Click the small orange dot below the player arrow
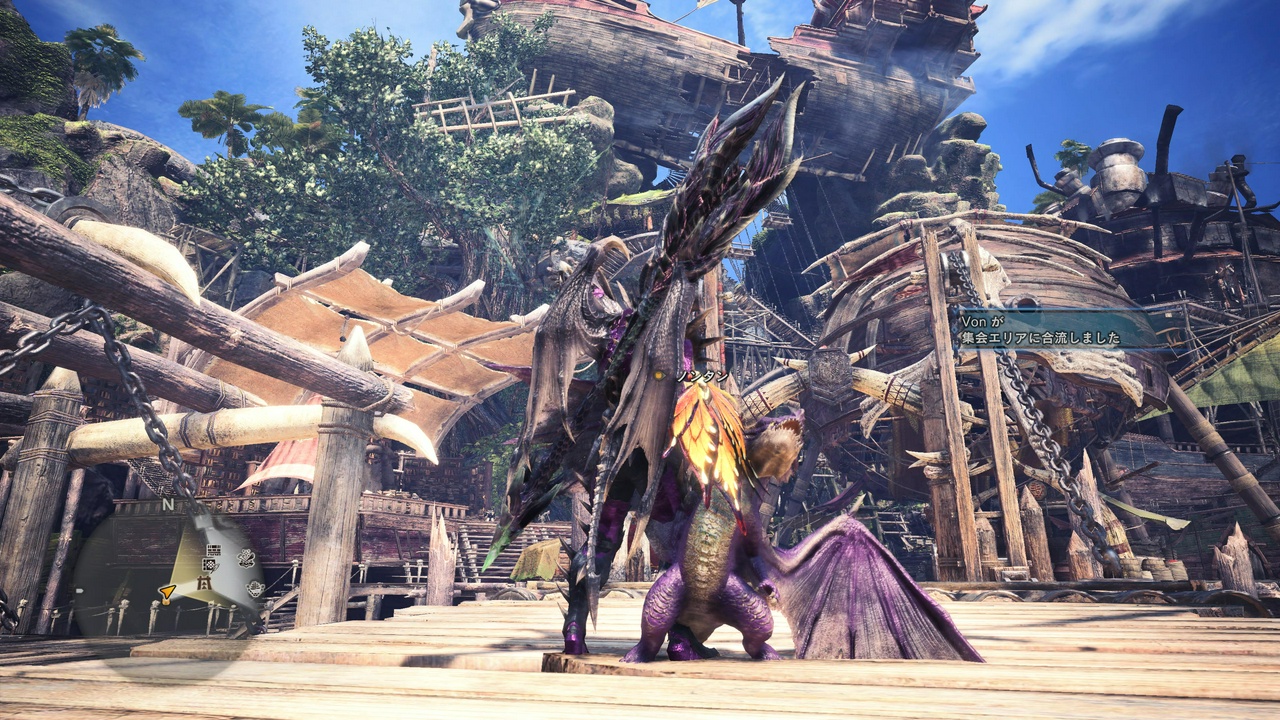The height and width of the screenshot is (720, 1280). tap(165, 602)
